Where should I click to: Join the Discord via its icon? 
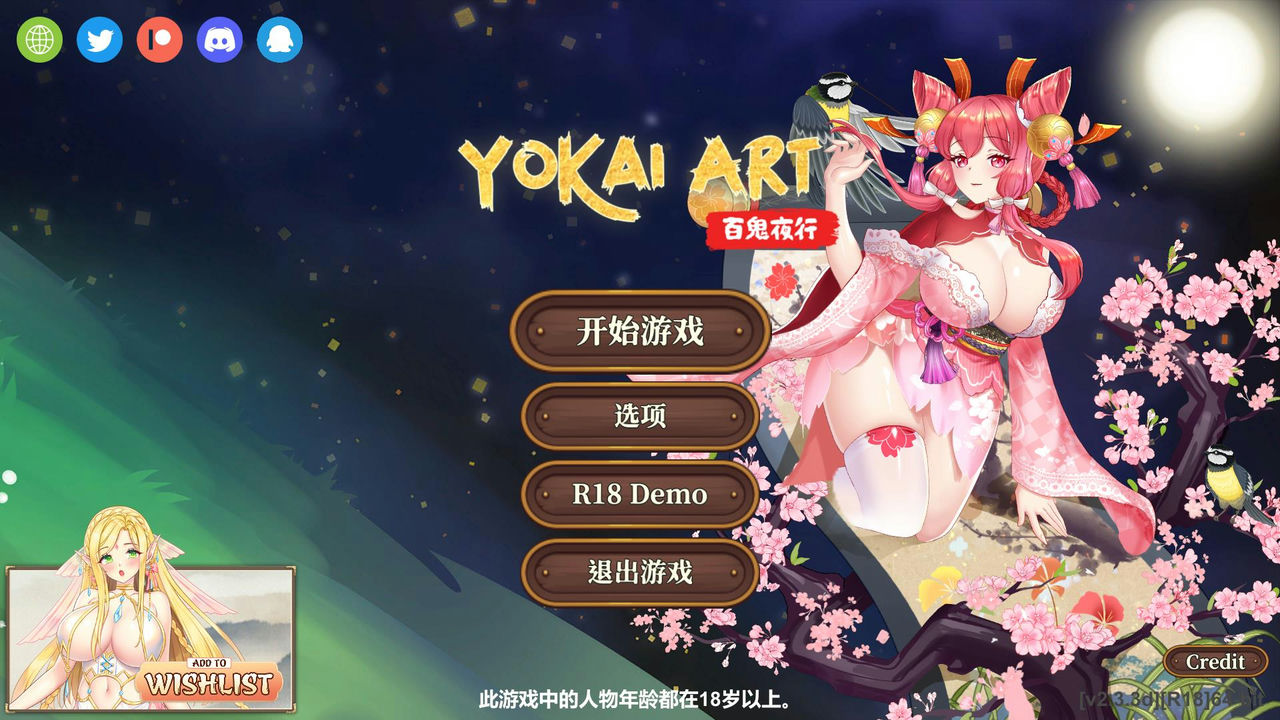(x=219, y=41)
